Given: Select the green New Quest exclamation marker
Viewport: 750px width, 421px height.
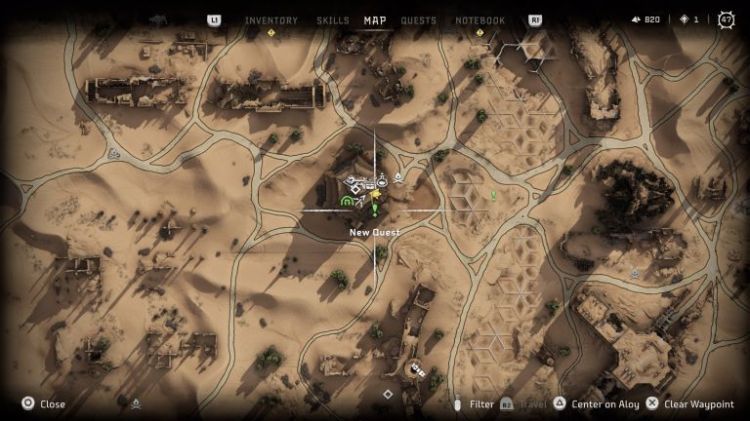Looking at the screenshot, I should coord(375,209).
